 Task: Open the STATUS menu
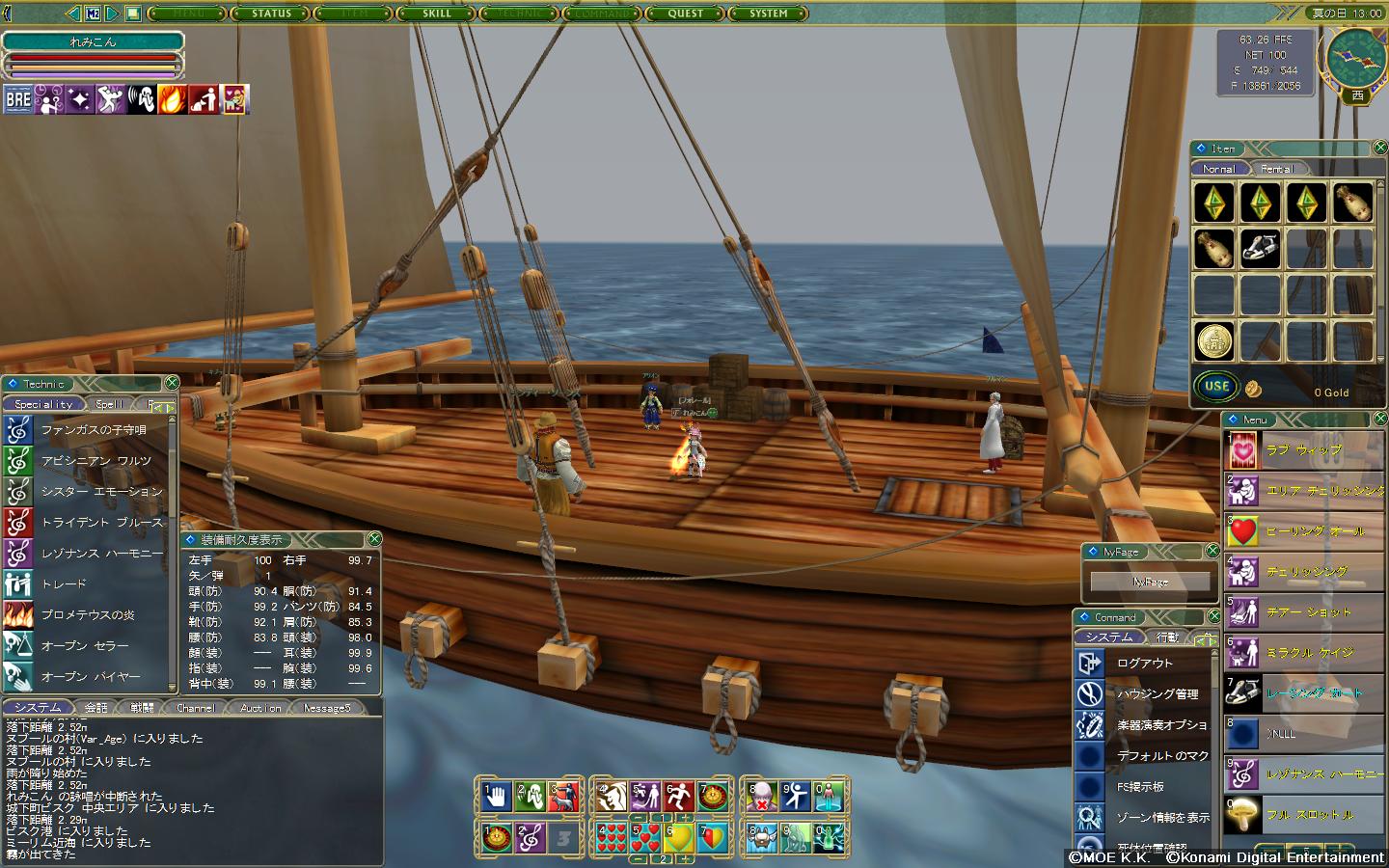click(x=271, y=14)
